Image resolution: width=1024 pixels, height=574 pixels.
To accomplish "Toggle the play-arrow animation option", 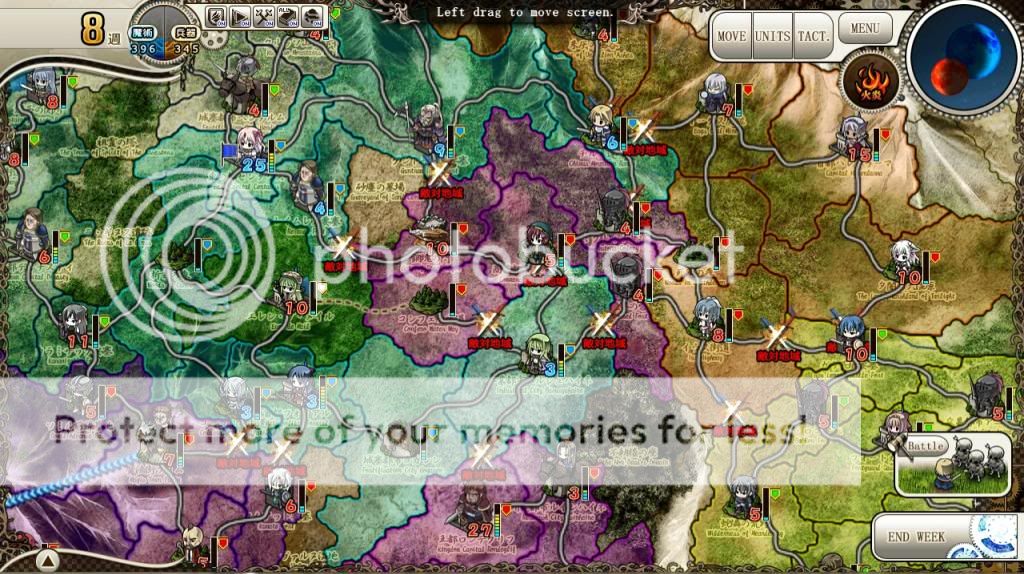I will (x=240, y=16).
